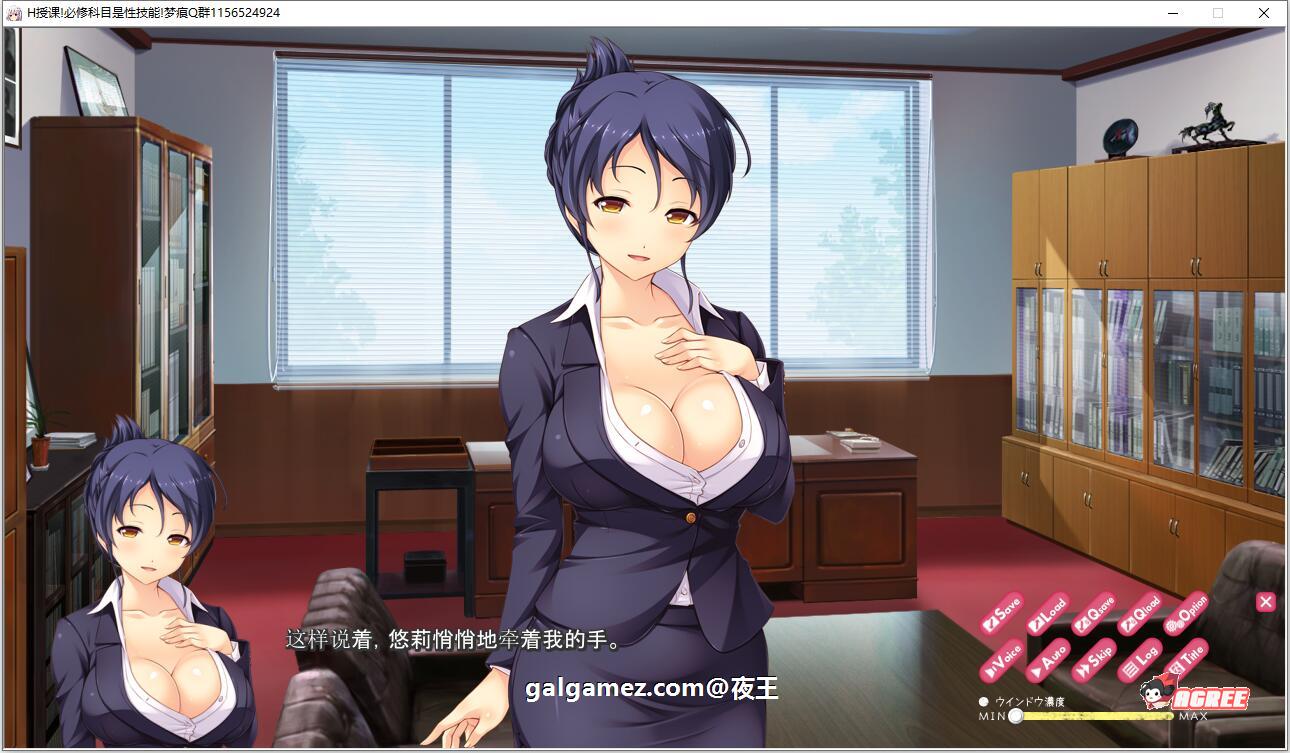
Task: Enable Skip mode to fast-forward text
Action: 1094,660
